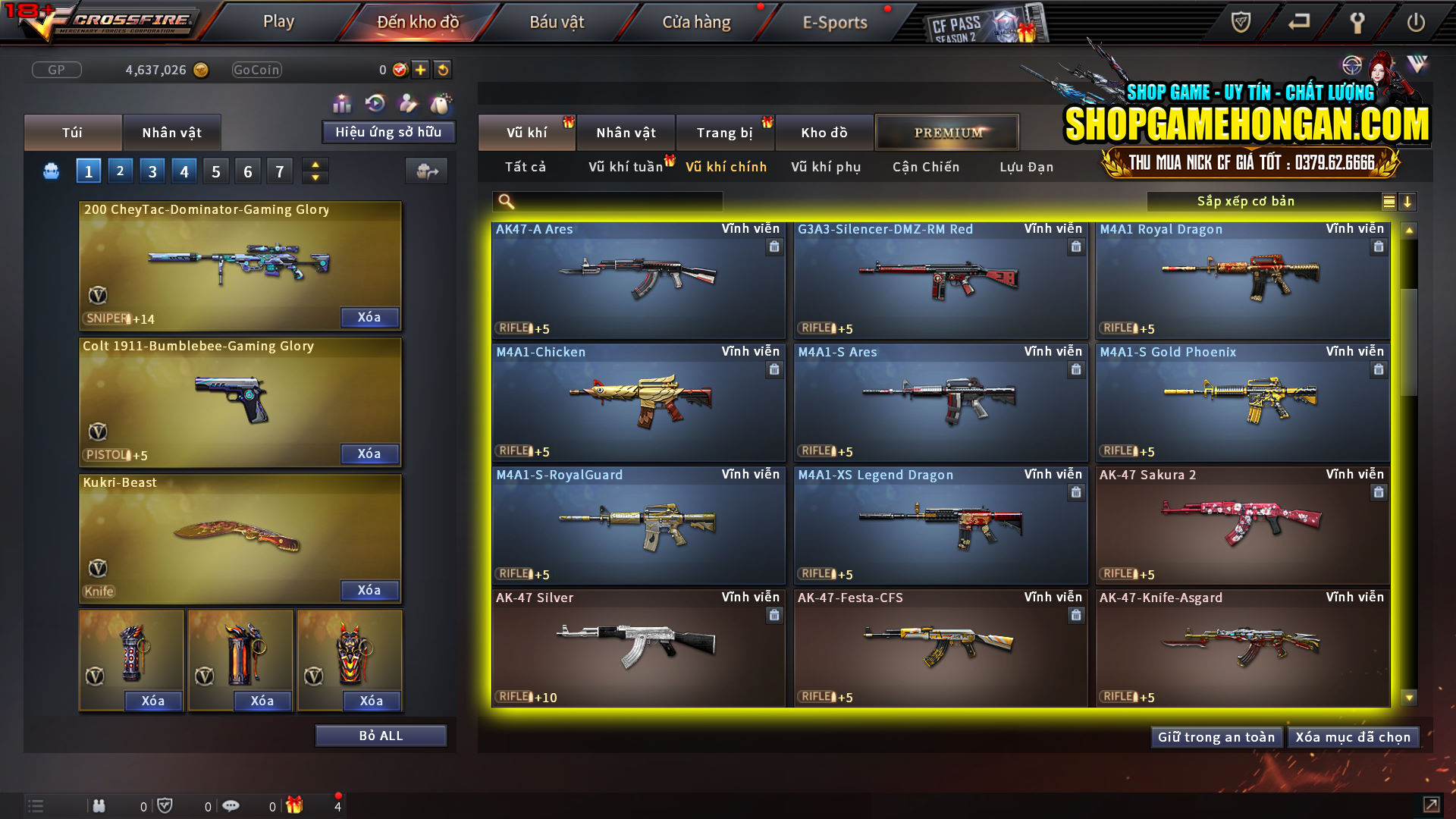Click Xóa mục đã chọn button
This screenshot has width=1456, height=819.
coord(1353,736)
